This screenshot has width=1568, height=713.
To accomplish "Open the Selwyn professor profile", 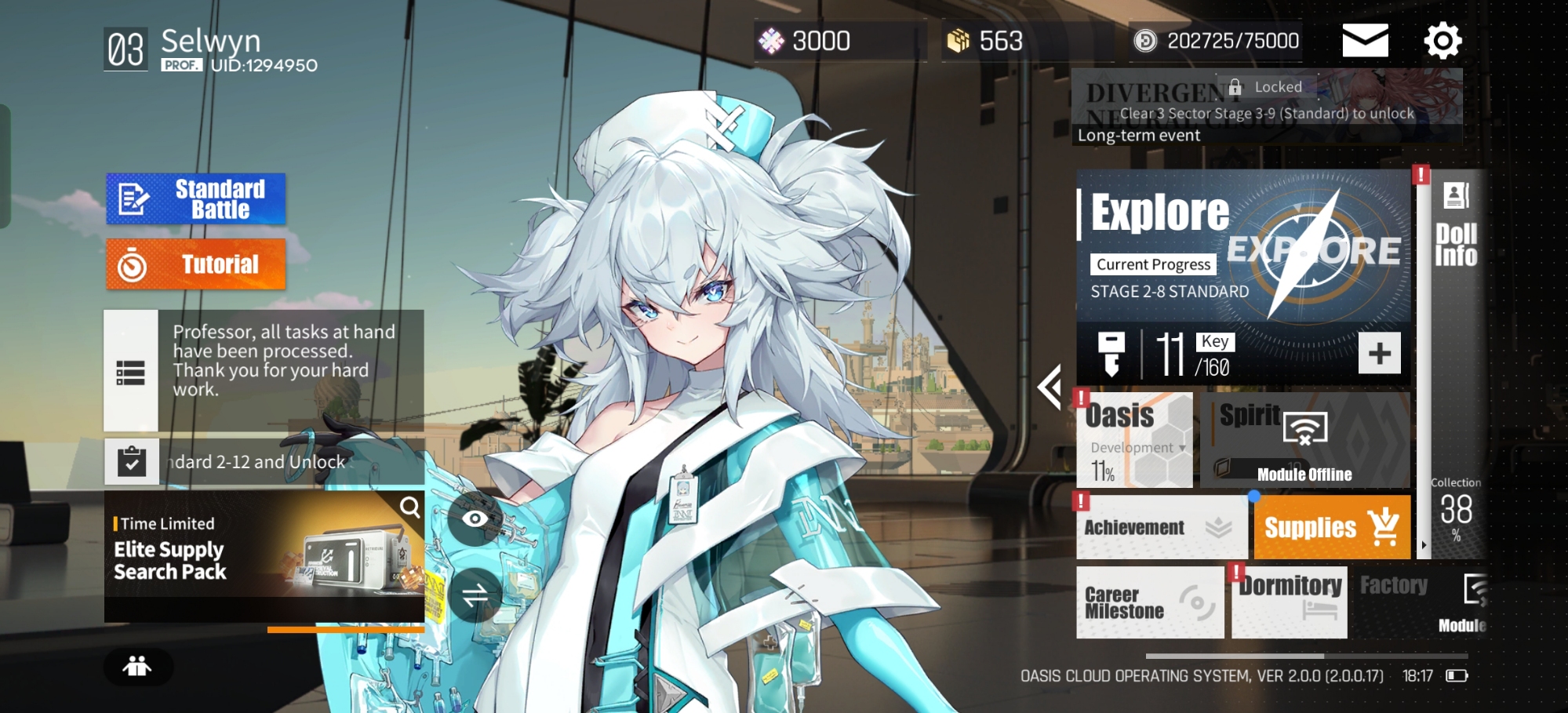I will click(210, 49).
